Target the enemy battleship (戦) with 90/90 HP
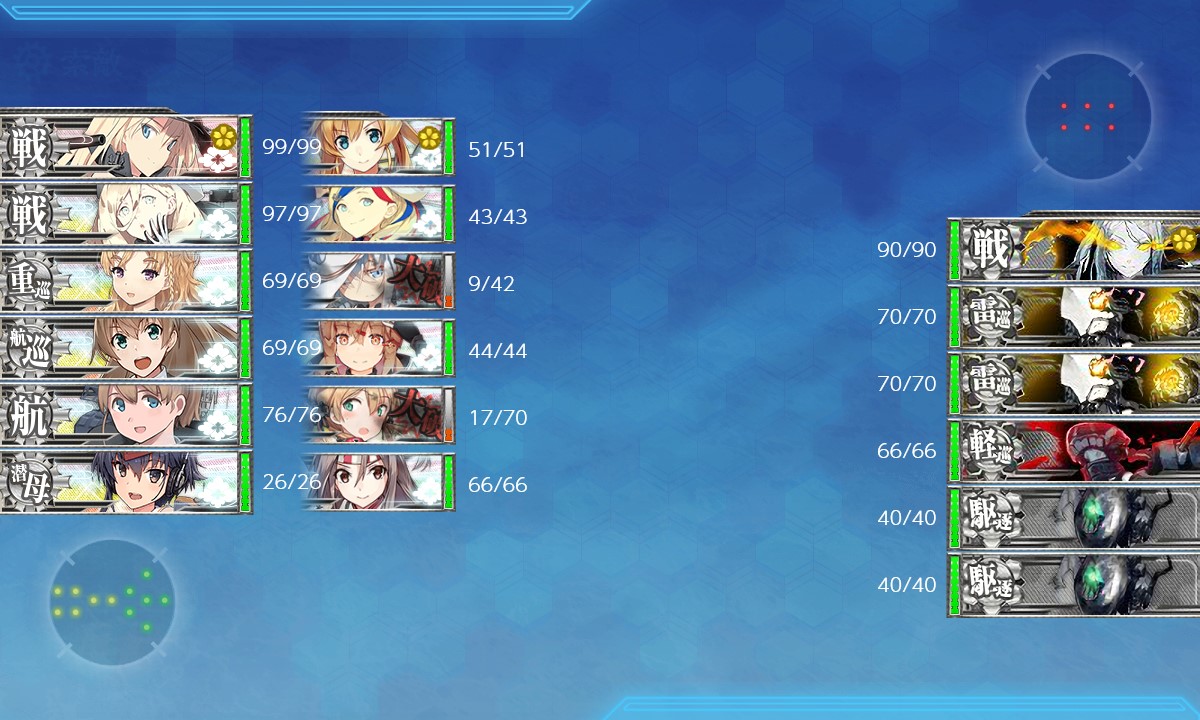The height and width of the screenshot is (720, 1200). tap(1075, 248)
